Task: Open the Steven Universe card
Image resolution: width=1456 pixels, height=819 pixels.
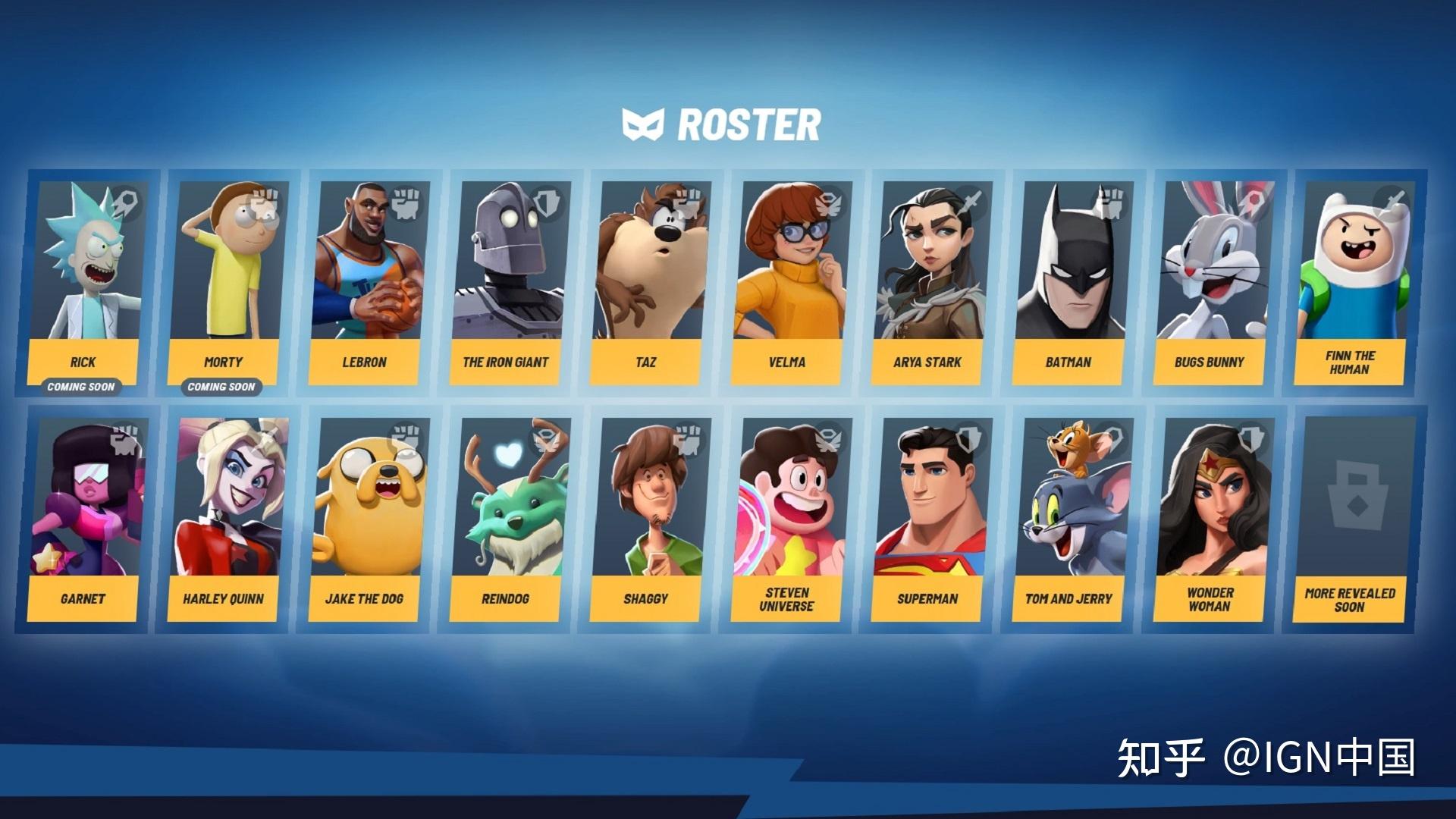Action: pos(789,519)
